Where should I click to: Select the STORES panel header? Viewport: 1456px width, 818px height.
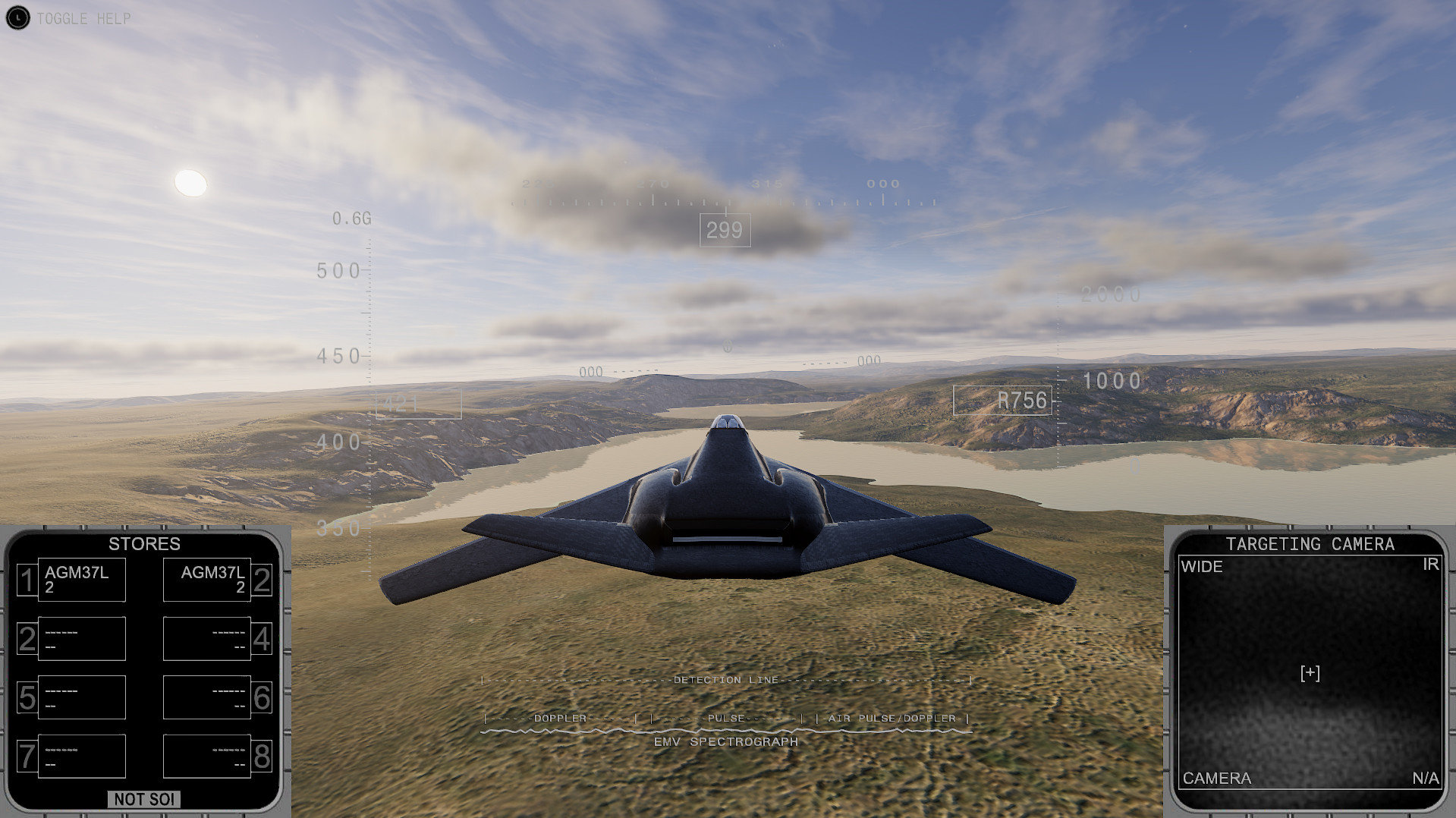(144, 543)
